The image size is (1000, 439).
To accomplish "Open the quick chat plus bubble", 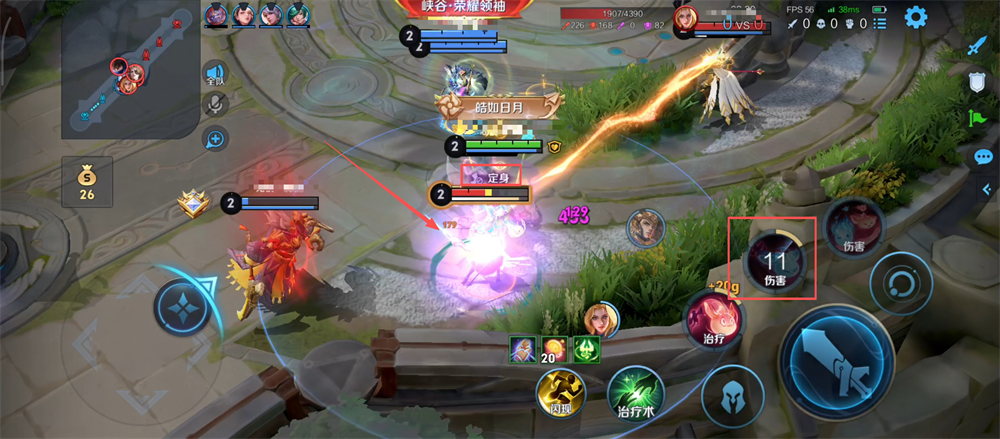I will click(x=214, y=139).
